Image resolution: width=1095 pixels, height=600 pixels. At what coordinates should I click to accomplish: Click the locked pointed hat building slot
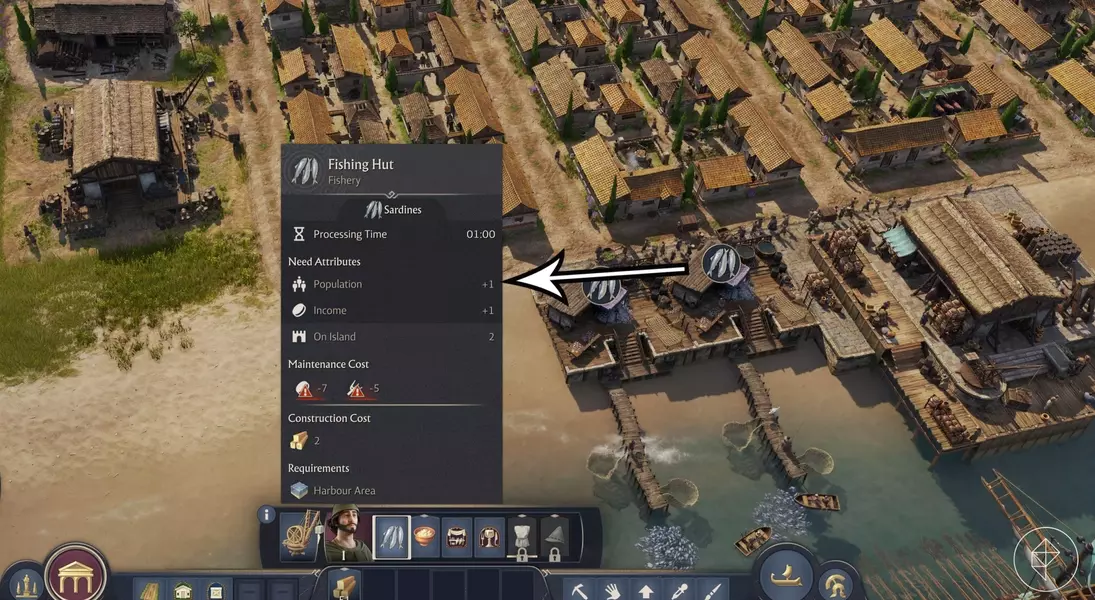coord(555,537)
